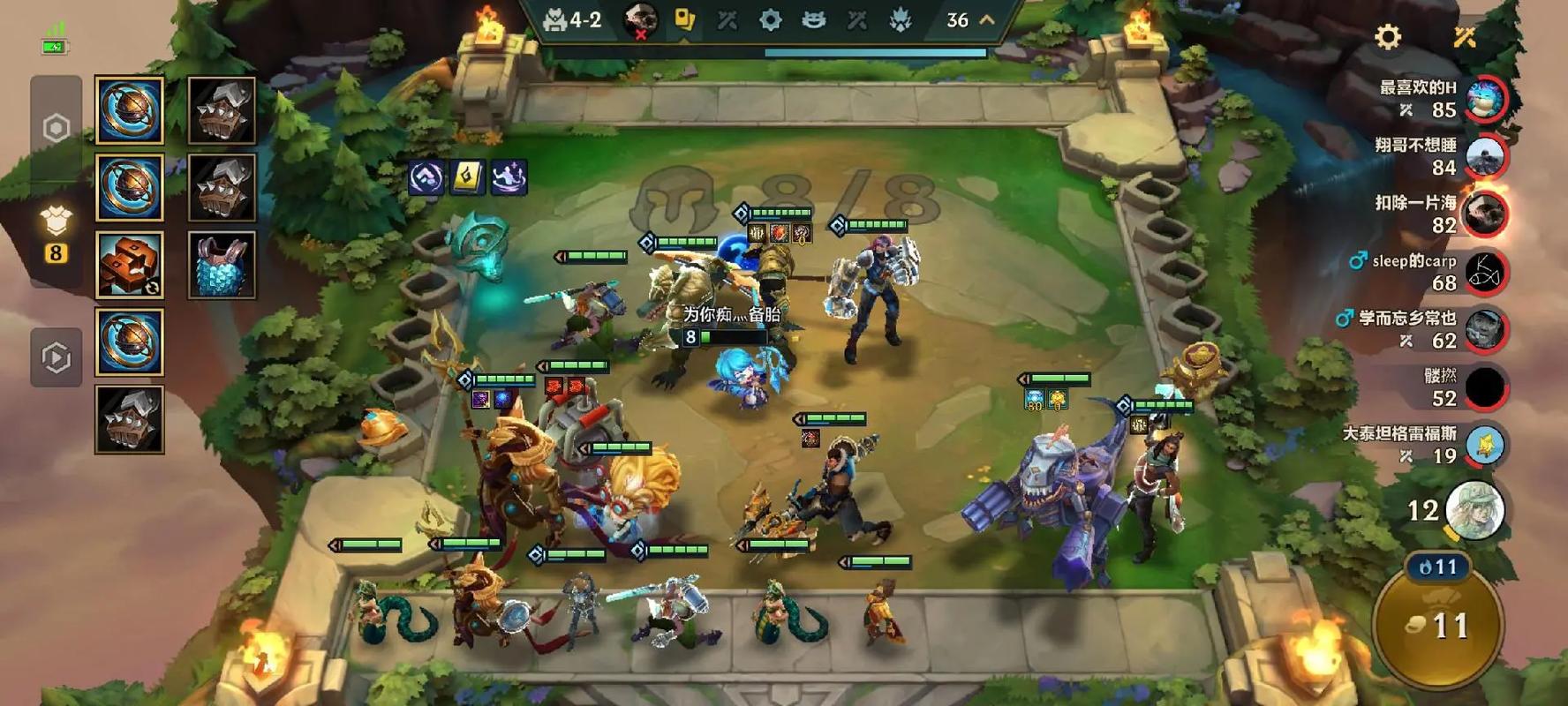Select the orange block item with the refresh symbol
1568x706 pixels.
point(129,265)
